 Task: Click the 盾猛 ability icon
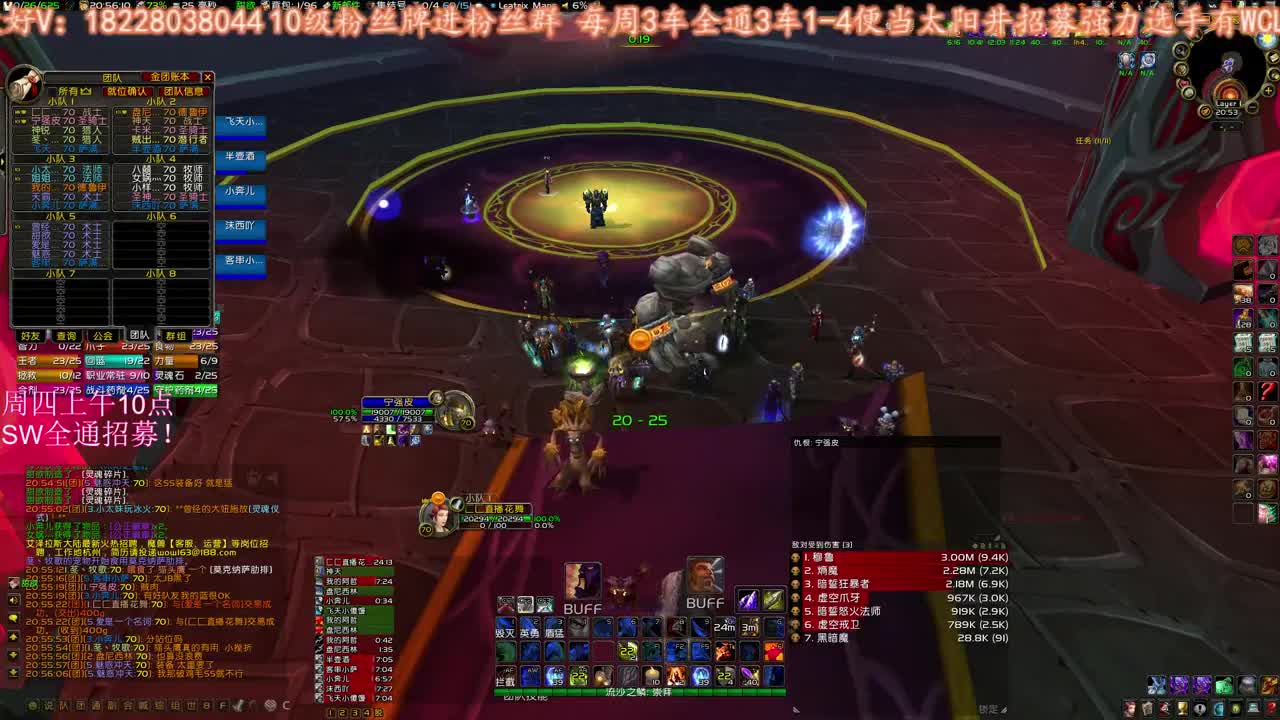[x=553, y=633]
